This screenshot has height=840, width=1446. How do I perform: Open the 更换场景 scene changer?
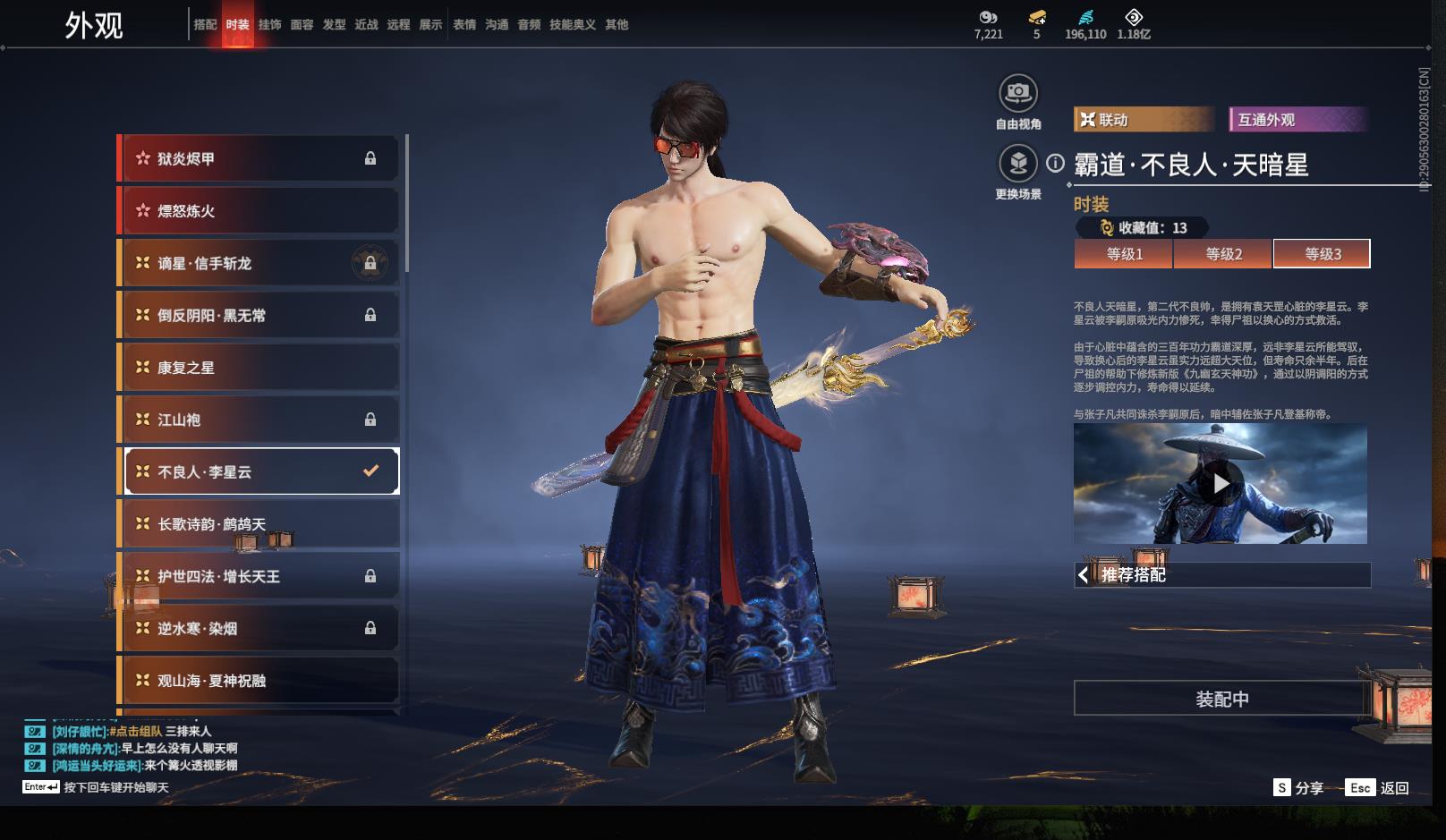pyautogui.click(x=1017, y=165)
